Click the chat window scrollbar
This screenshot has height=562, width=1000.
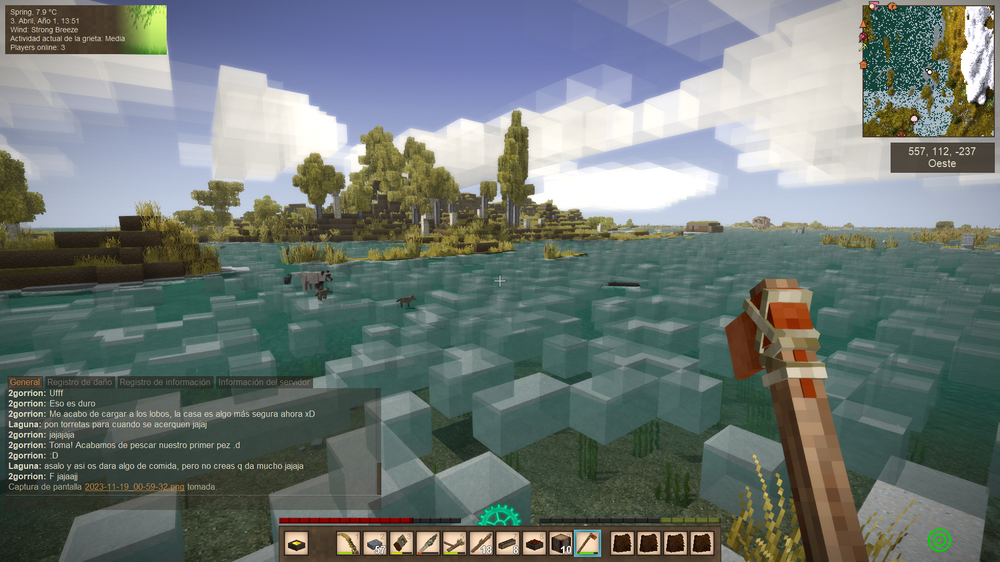point(378,440)
